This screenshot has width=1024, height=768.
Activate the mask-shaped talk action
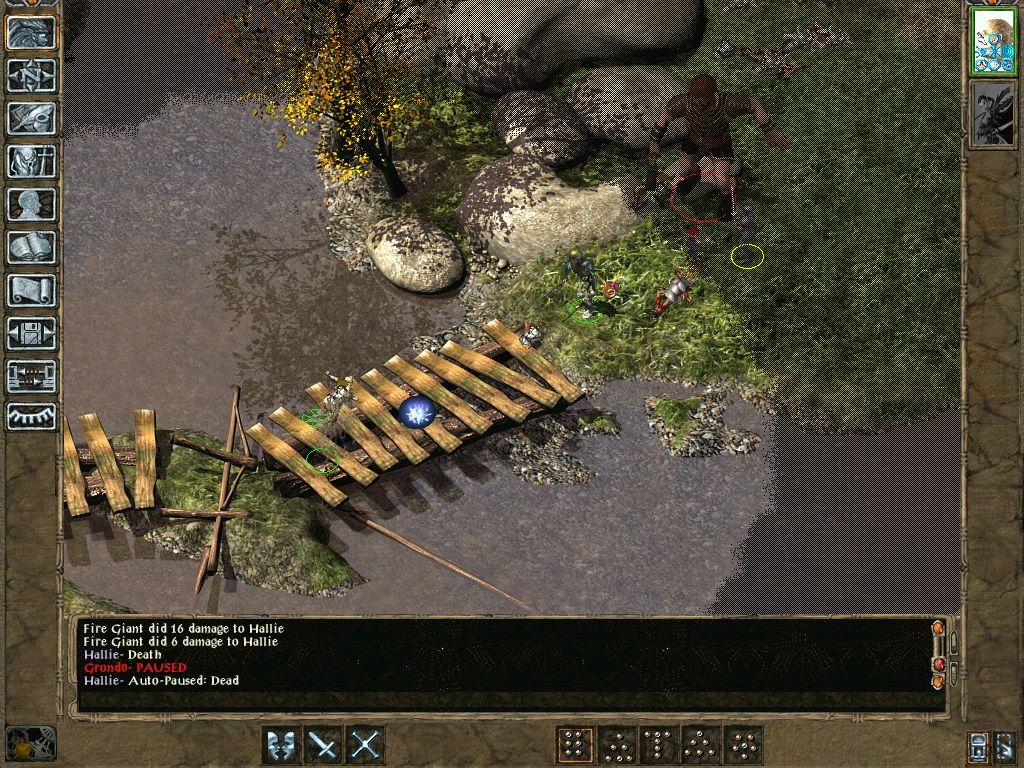click(x=281, y=744)
